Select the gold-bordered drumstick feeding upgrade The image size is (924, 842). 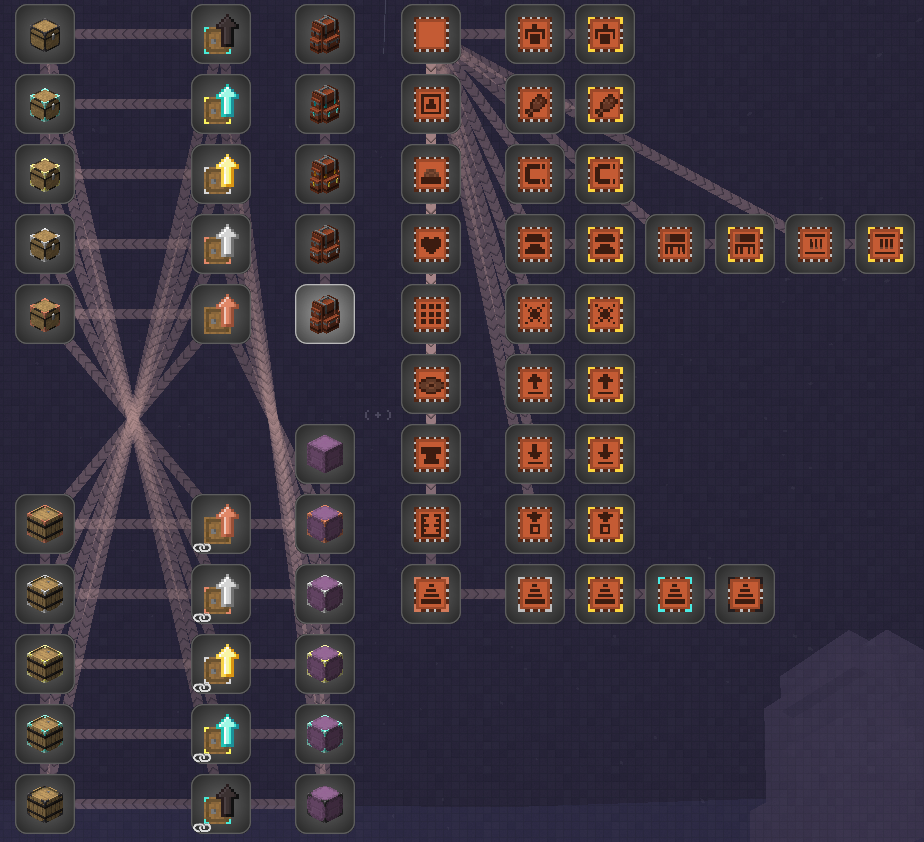click(x=605, y=104)
